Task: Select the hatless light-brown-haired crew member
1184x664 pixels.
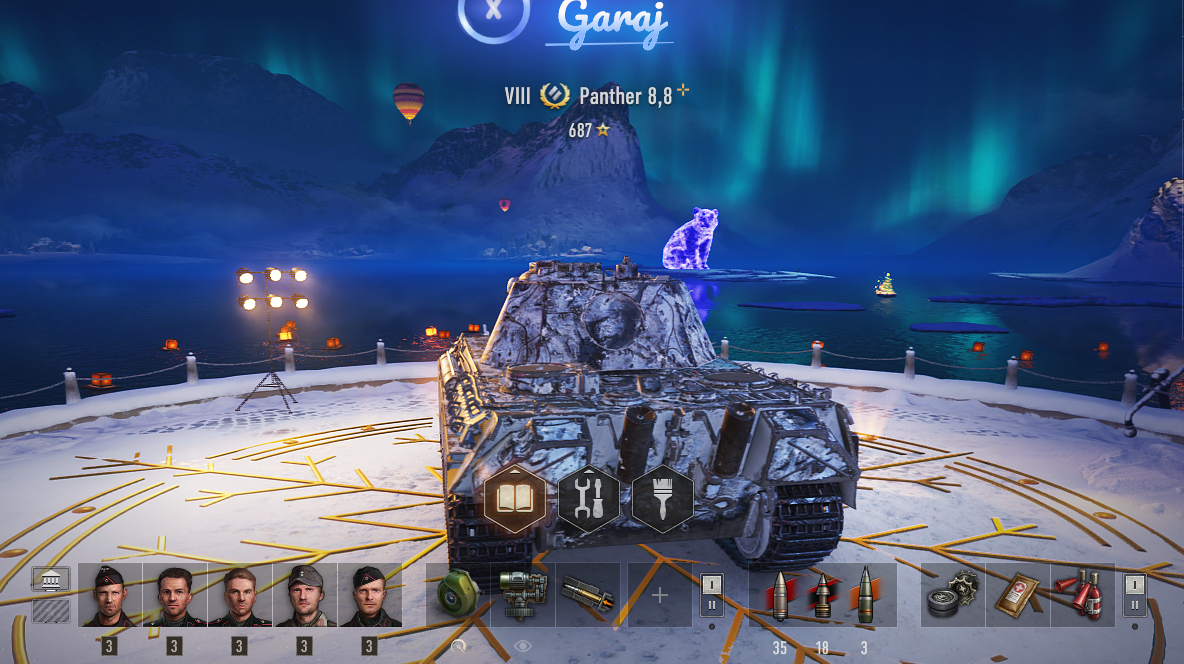Action: 240,595
